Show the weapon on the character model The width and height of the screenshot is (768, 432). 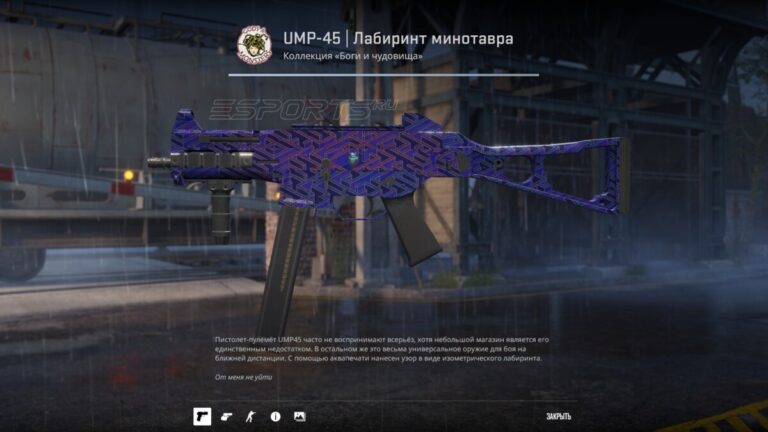251,416
